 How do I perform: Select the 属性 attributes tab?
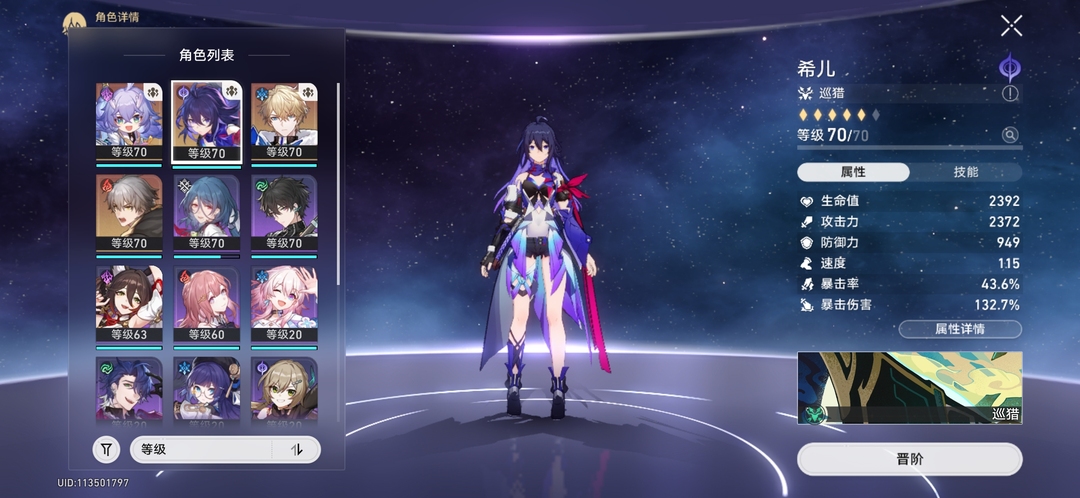[853, 172]
